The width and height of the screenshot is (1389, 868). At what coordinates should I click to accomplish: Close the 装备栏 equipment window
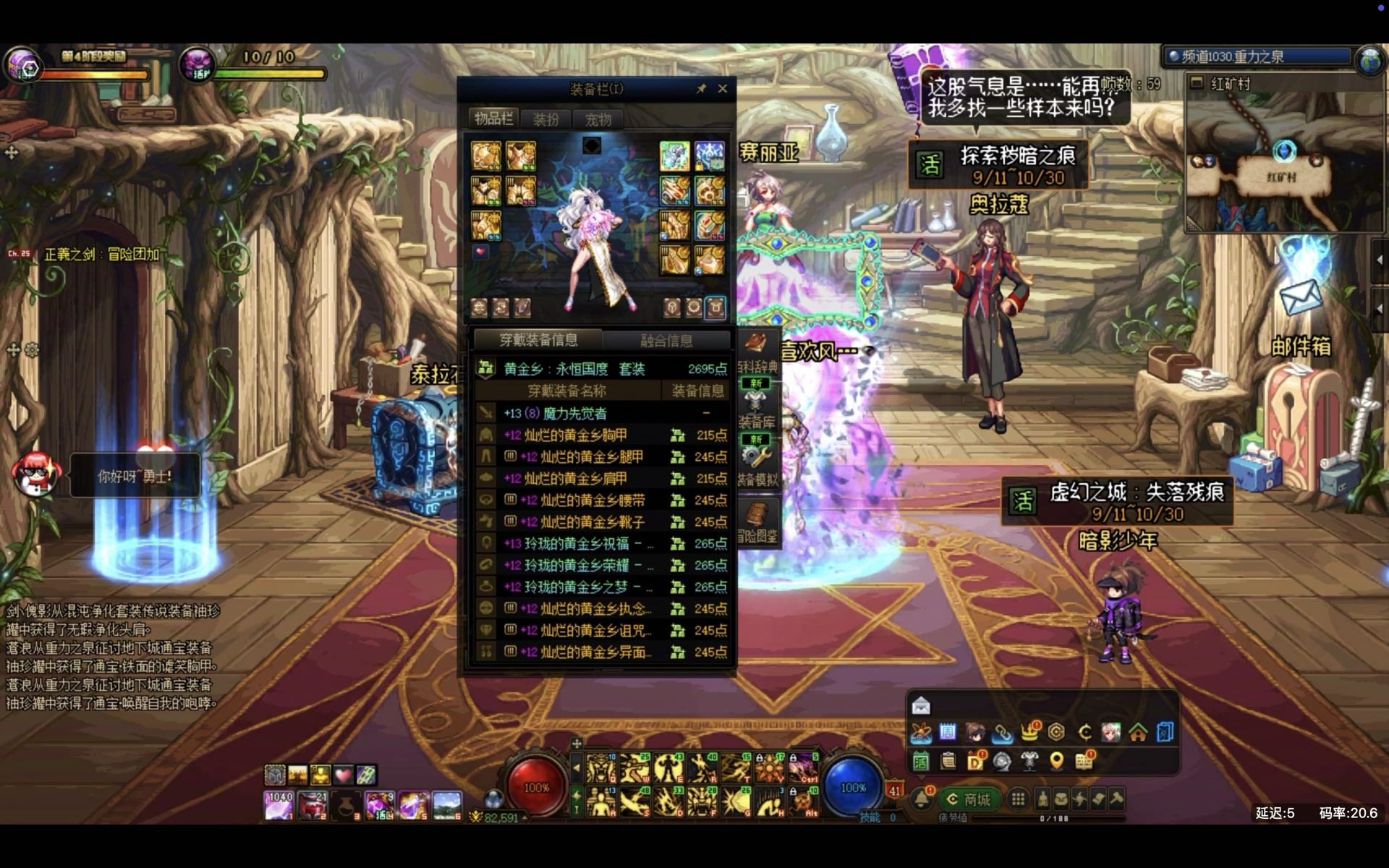pyautogui.click(x=722, y=88)
